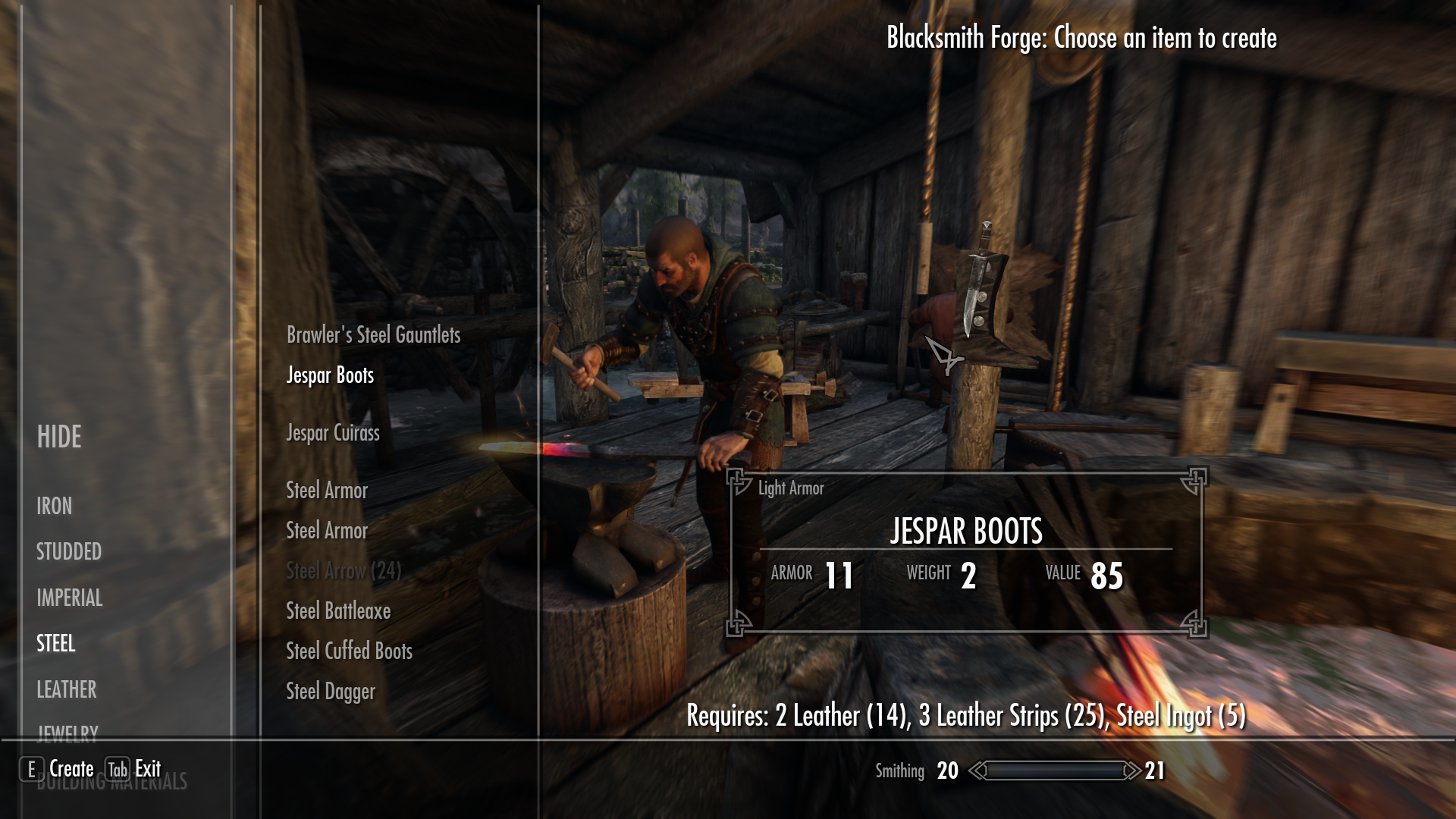This screenshot has width=1456, height=819.
Task: Select the Steel Dagger item
Action: click(x=331, y=691)
